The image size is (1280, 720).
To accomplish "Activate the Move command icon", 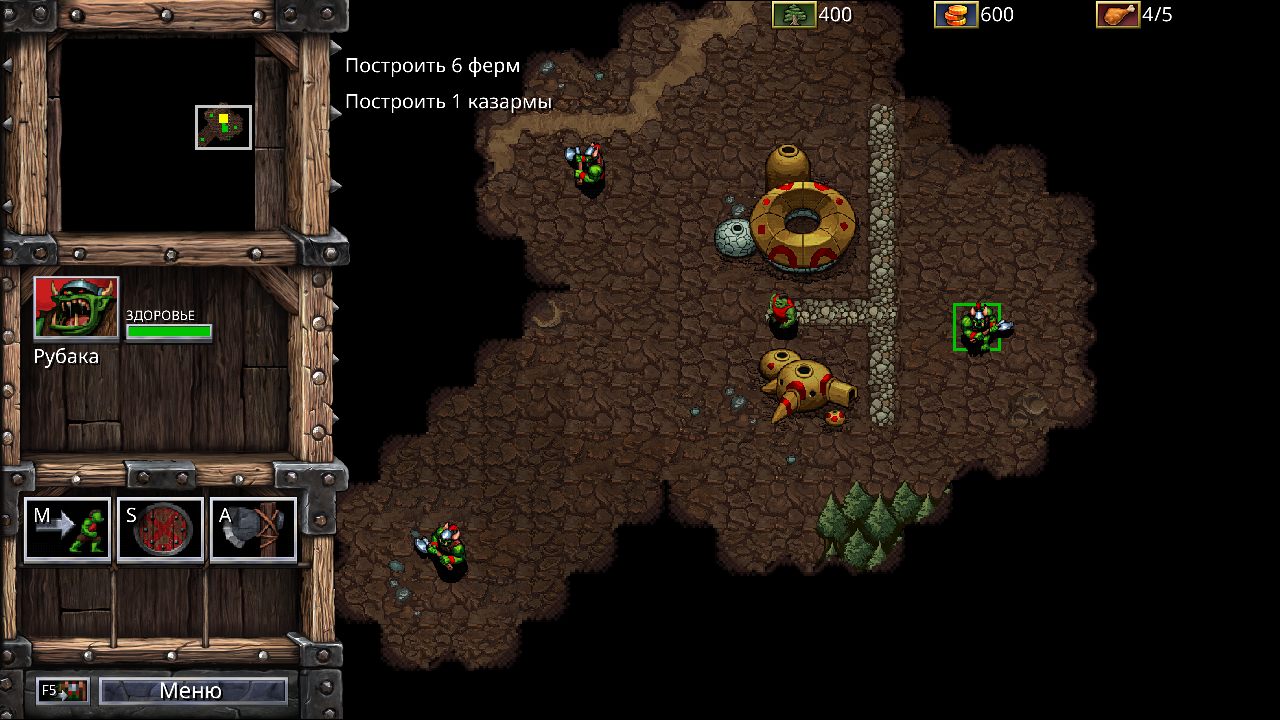I will tap(67, 530).
